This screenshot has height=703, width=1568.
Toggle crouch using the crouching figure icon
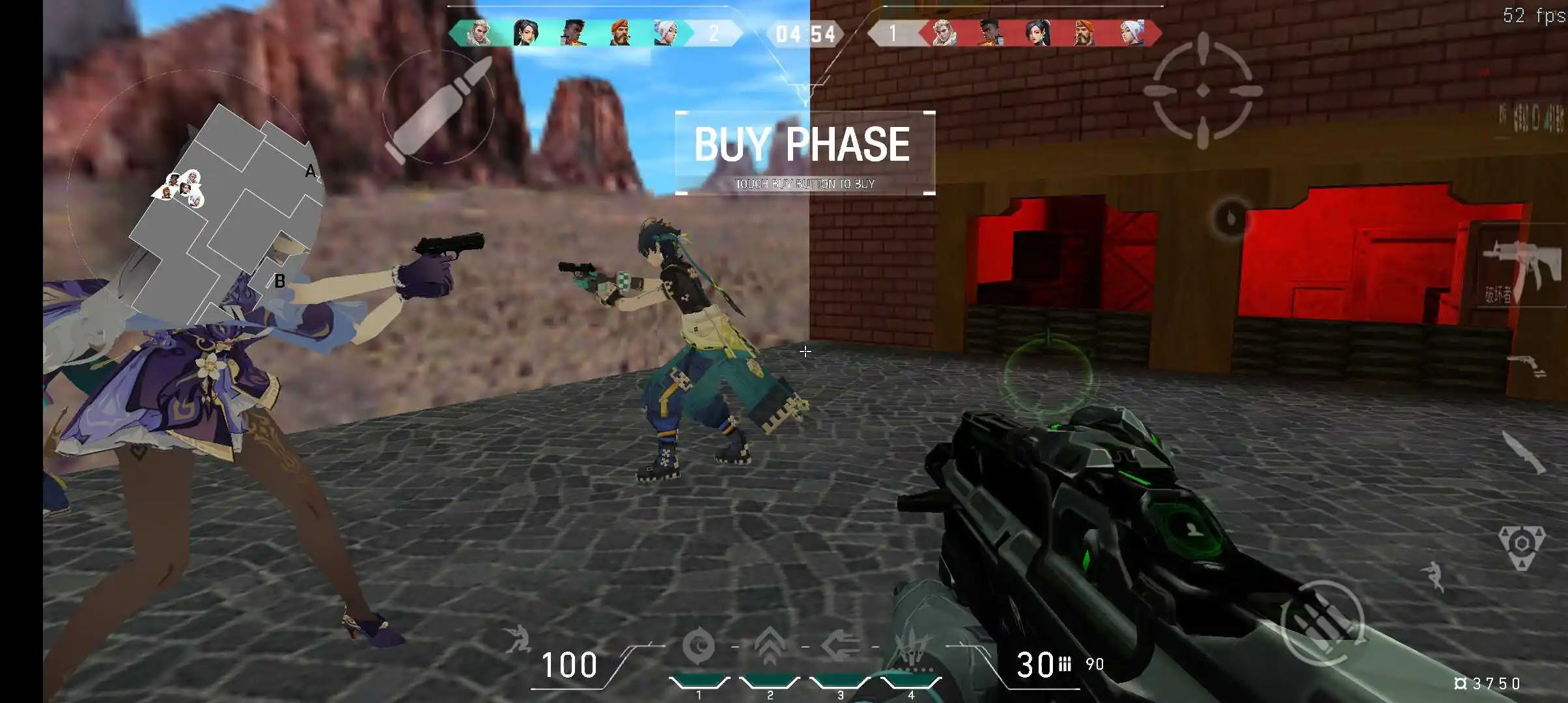click(518, 639)
